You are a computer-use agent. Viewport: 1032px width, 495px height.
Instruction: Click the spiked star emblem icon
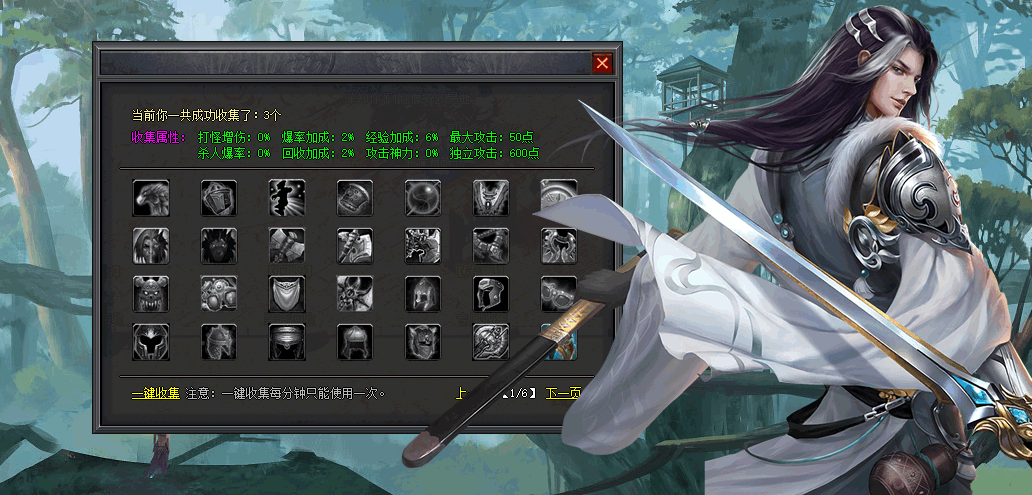[355, 294]
